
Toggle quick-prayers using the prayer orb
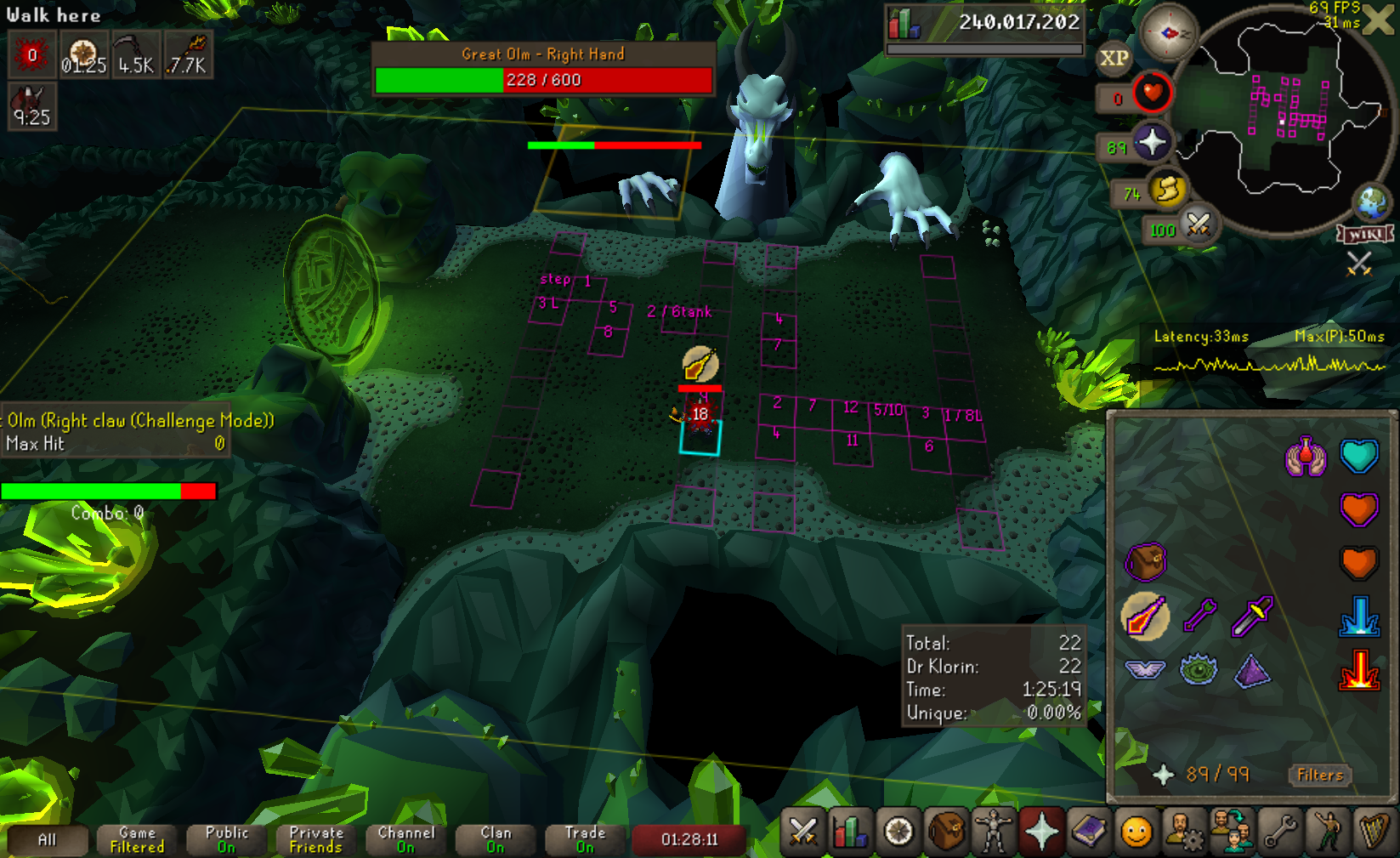[1152, 142]
